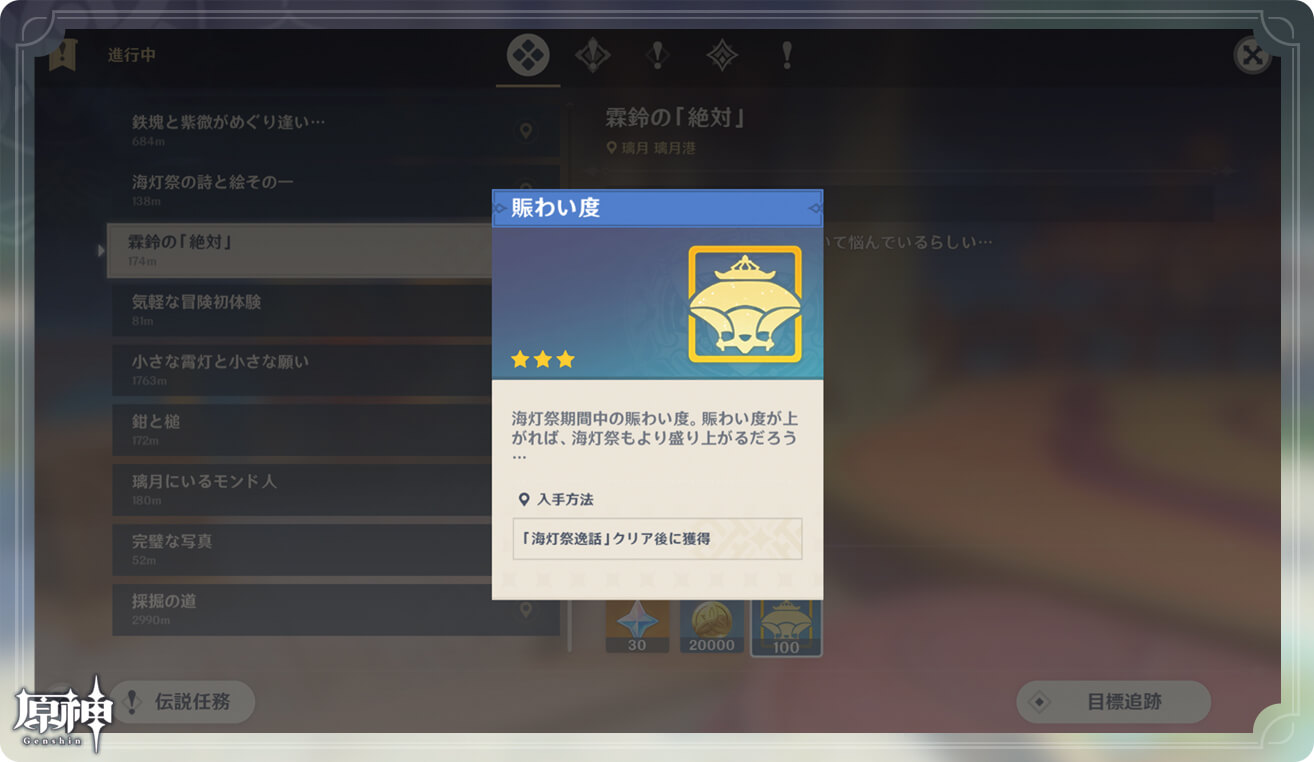Open the Festive Fever reward icon showing 100

point(786,622)
